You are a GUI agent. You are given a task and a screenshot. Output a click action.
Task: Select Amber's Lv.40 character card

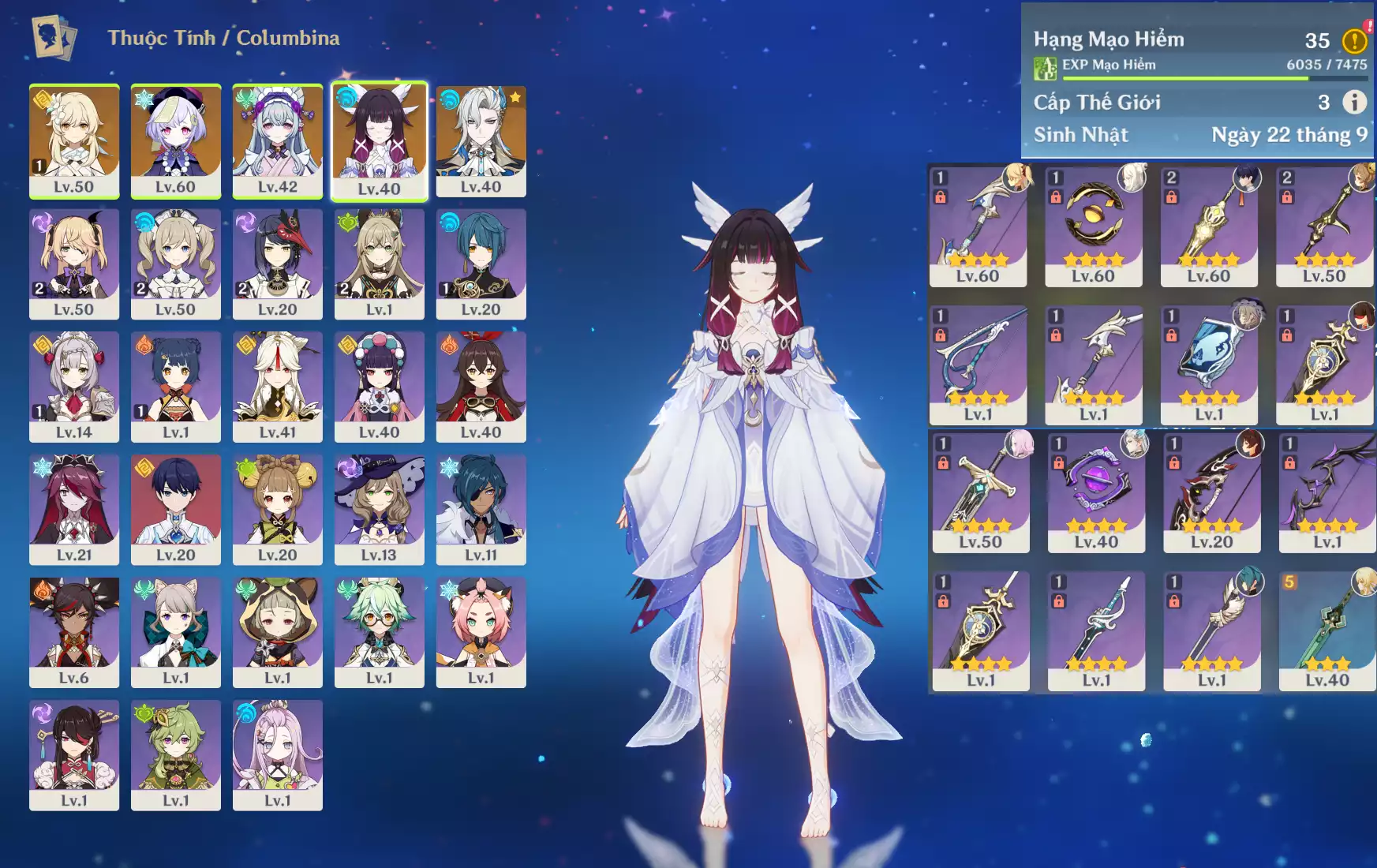[x=481, y=386]
